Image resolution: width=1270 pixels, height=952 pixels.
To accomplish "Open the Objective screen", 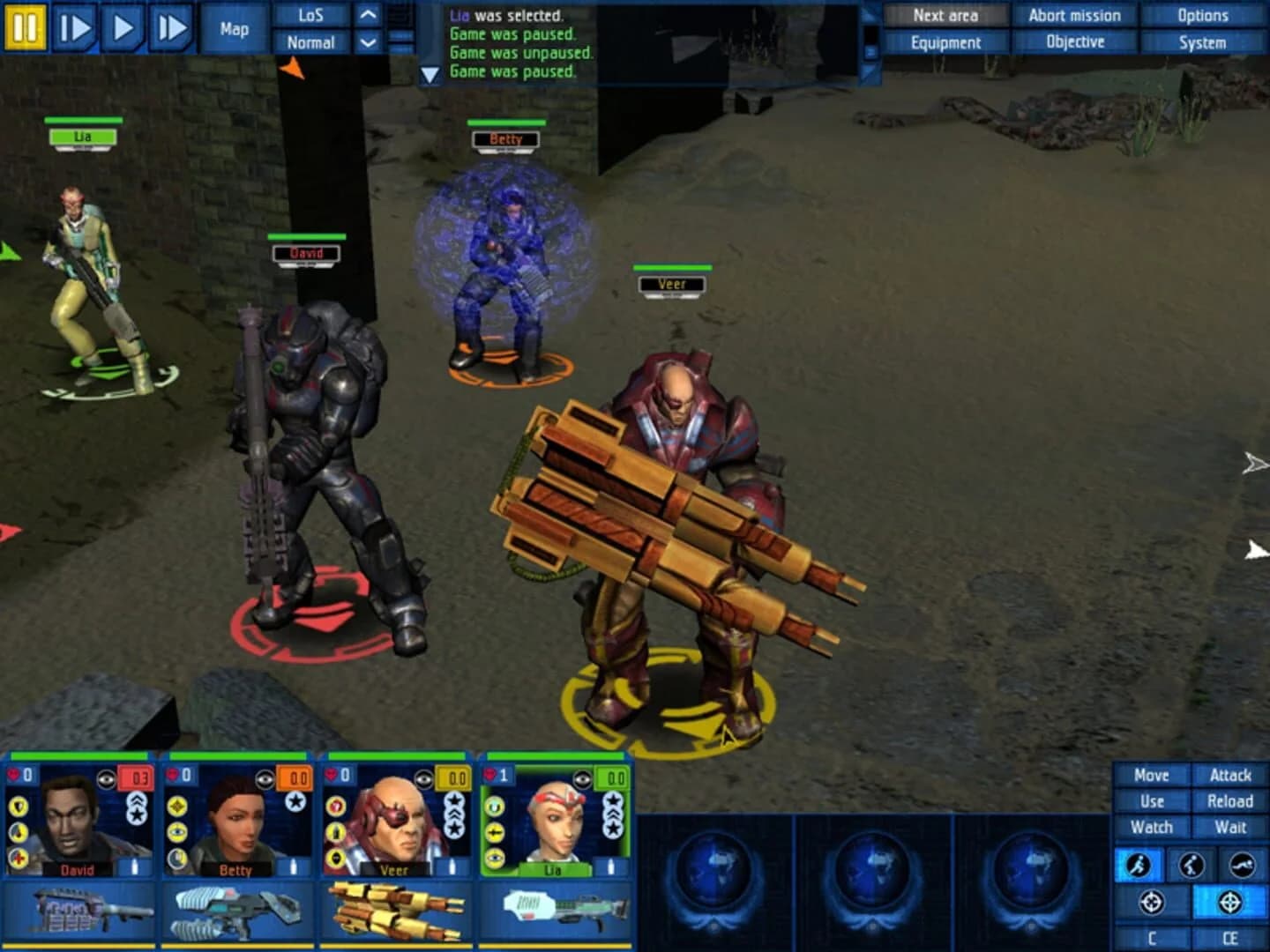I will point(1075,41).
